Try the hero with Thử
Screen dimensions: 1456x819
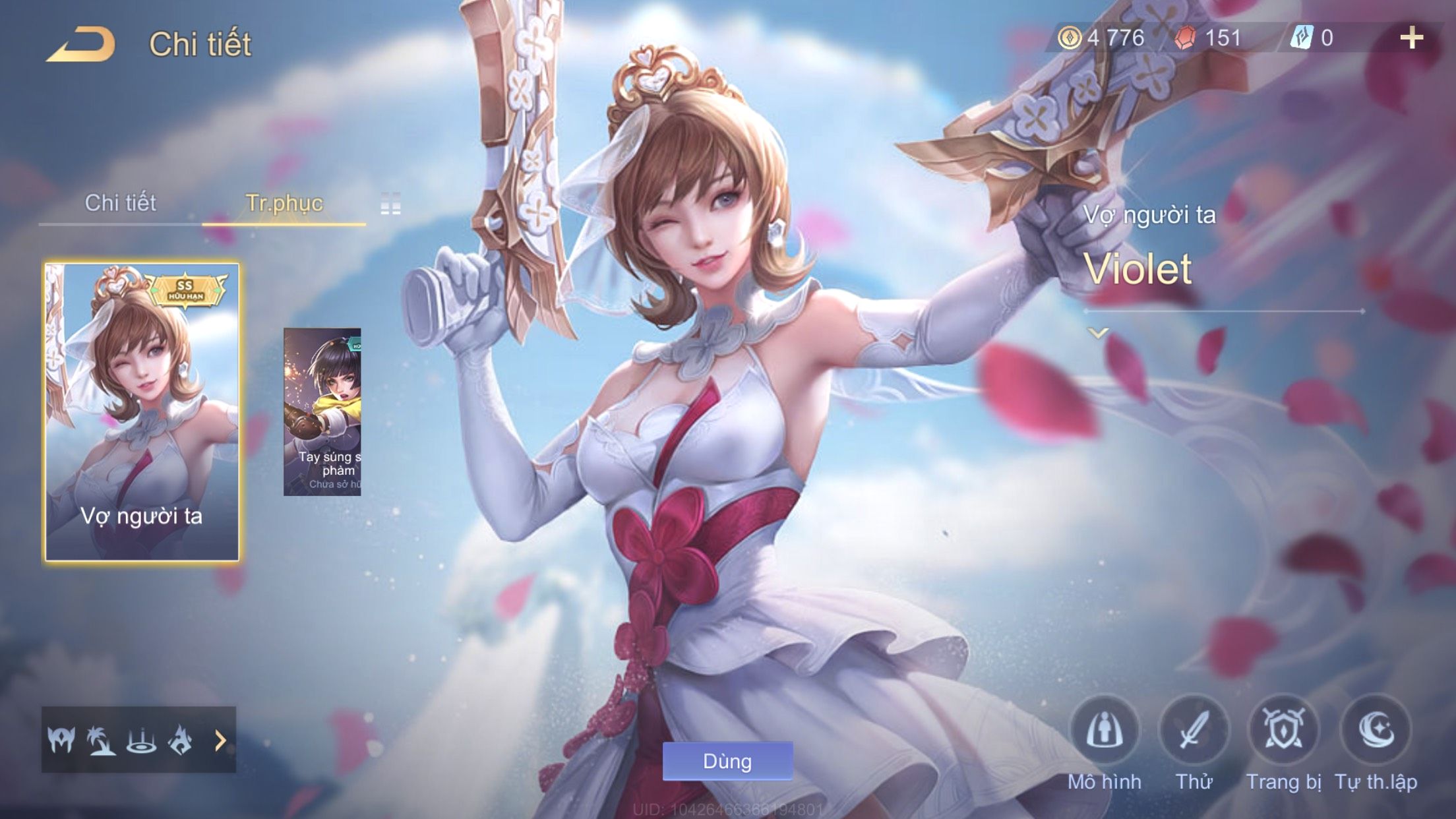1194,731
